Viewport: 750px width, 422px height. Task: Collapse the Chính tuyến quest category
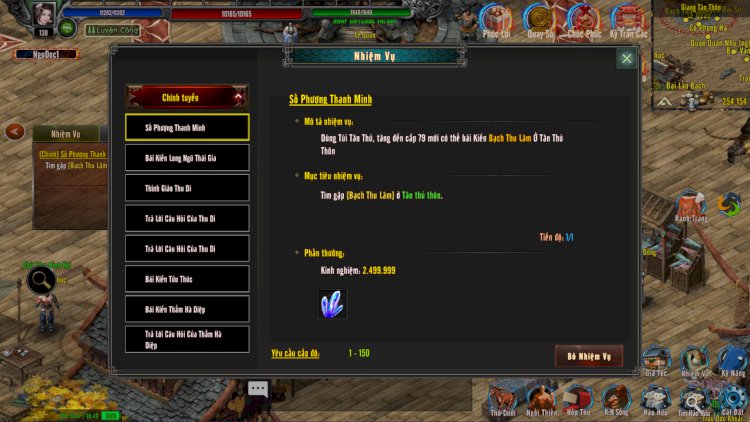tap(187, 97)
